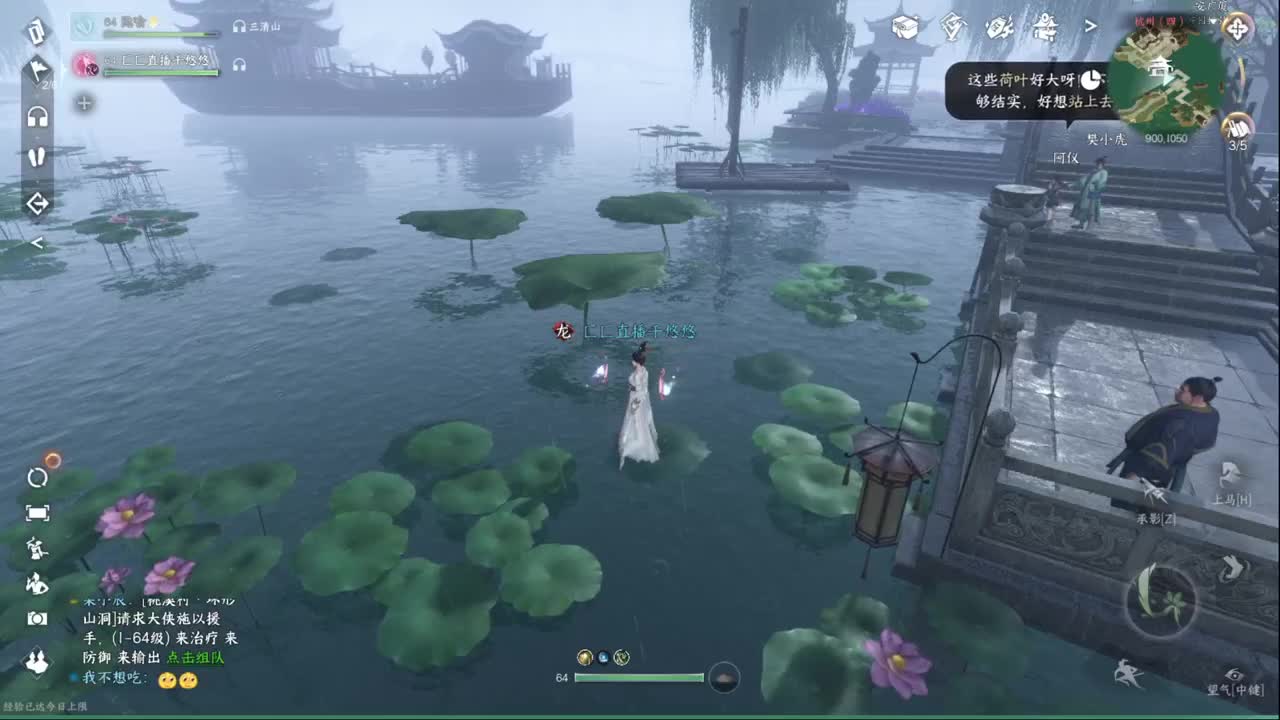
Task: Activate the green feather skill button
Action: (1160, 600)
